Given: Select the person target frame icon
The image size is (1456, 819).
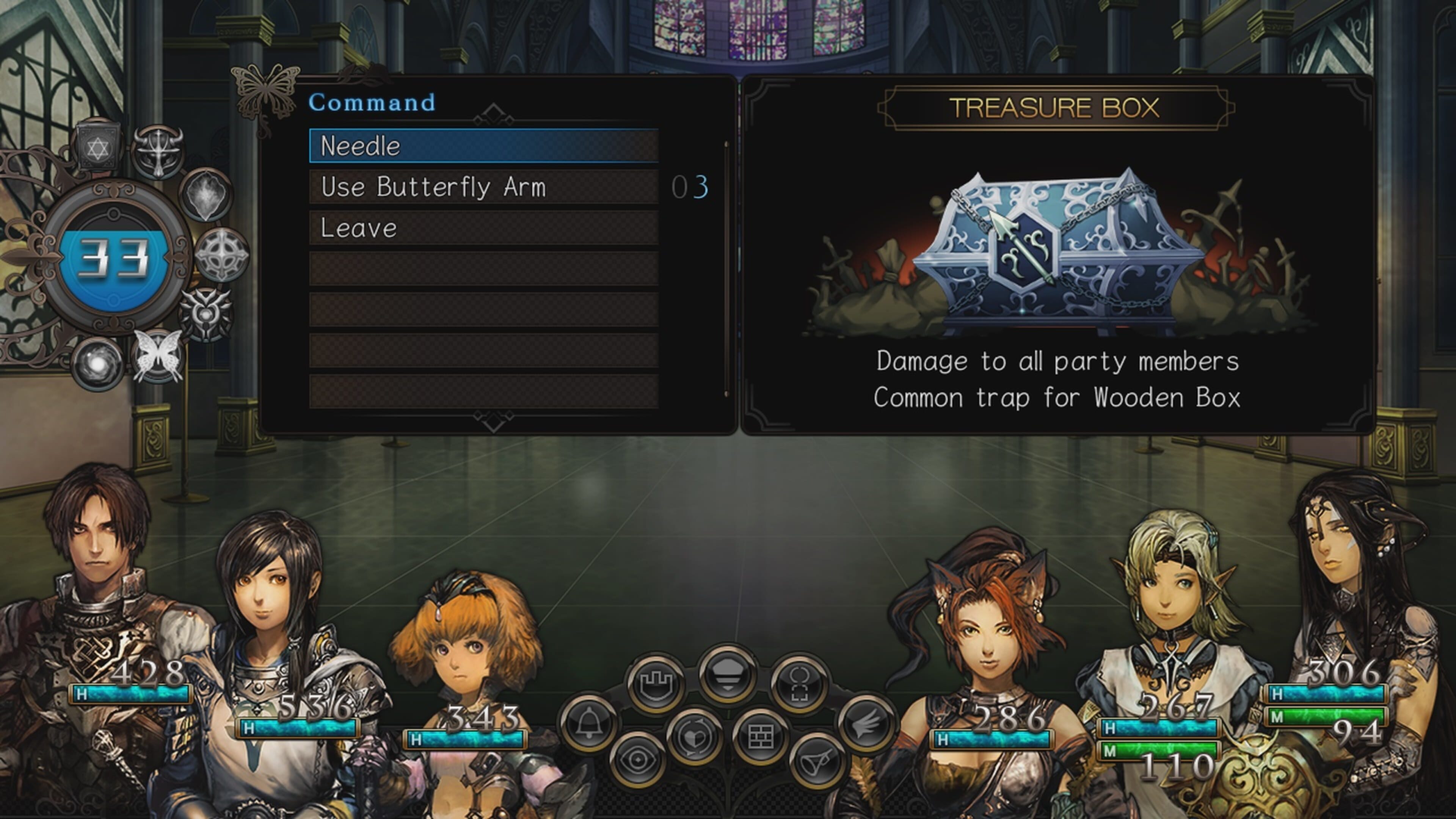Looking at the screenshot, I should coord(799,684).
